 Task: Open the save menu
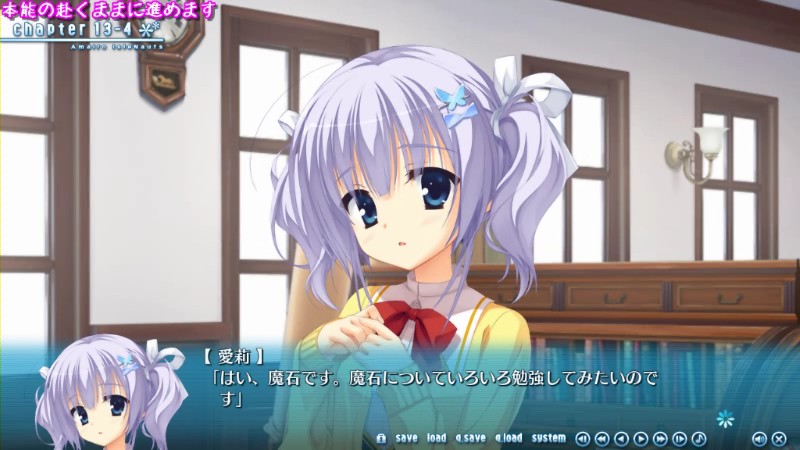pos(406,438)
